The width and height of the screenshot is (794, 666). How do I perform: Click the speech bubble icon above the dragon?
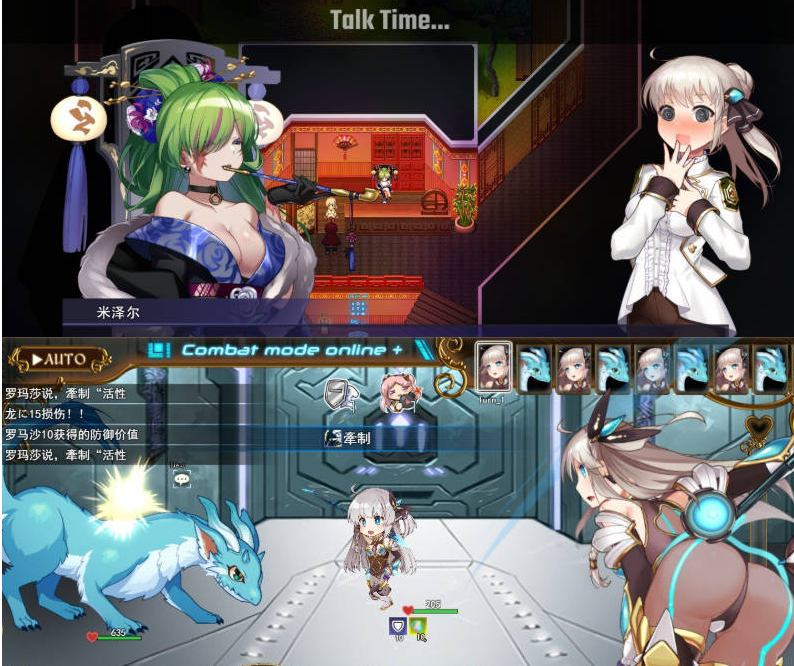(x=181, y=480)
